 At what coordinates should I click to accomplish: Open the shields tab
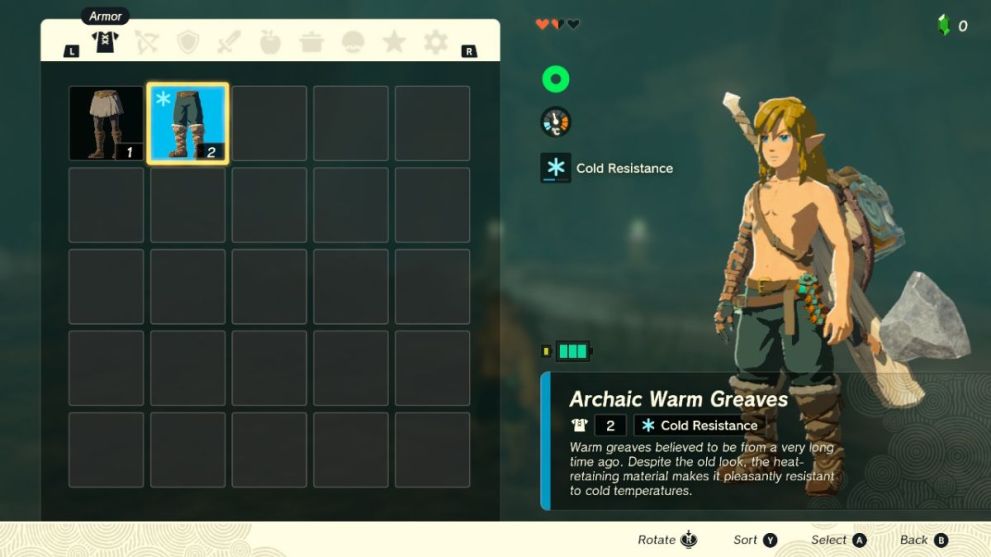click(x=188, y=42)
